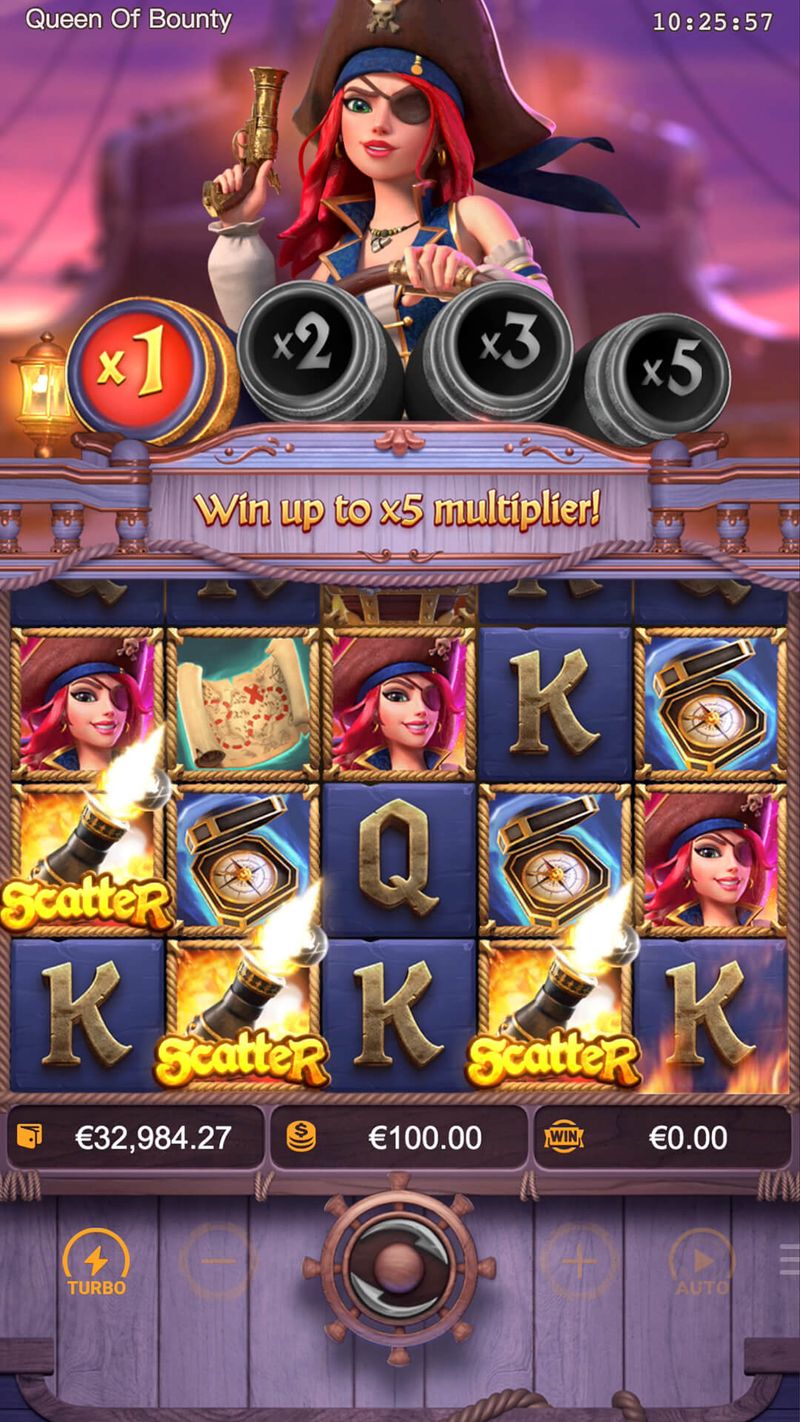The height and width of the screenshot is (1422, 800).
Task: Toggle Turbo spin mode
Action: click(x=97, y=1263)
